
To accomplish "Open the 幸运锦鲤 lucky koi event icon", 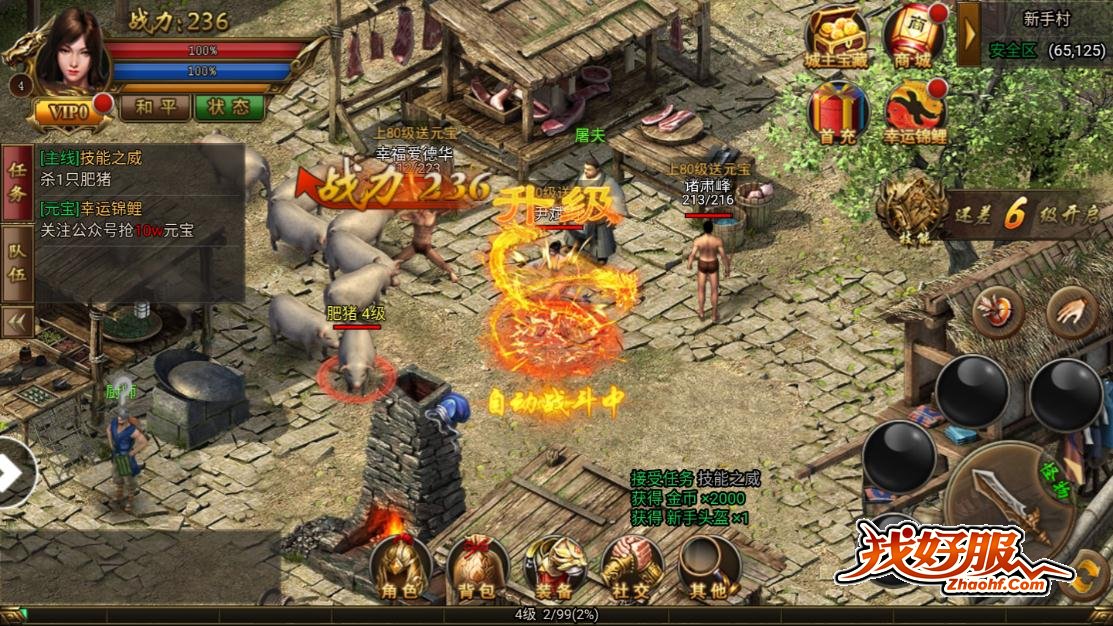I will pos(912,112).
